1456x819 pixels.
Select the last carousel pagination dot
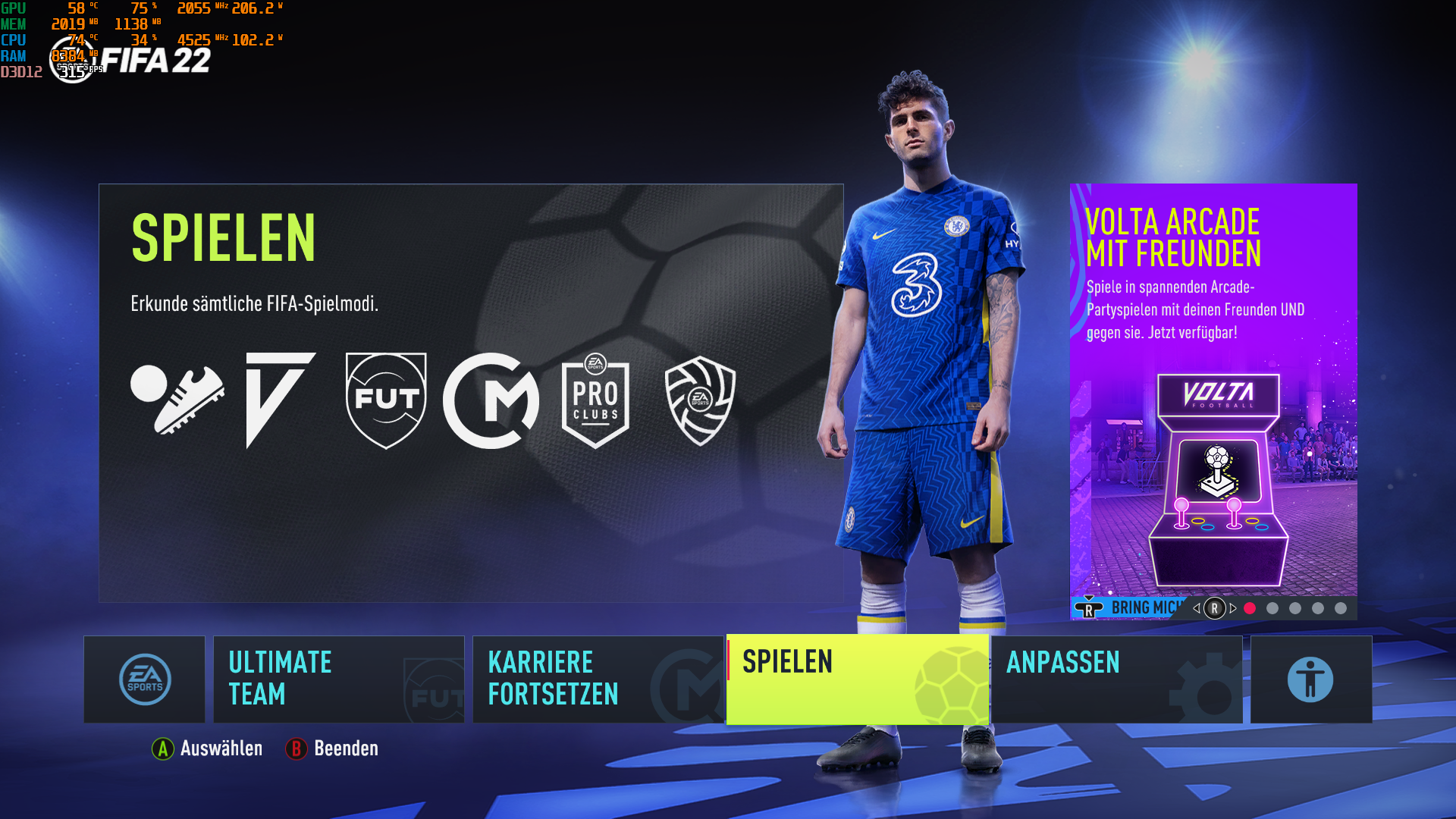[1340, 608]
